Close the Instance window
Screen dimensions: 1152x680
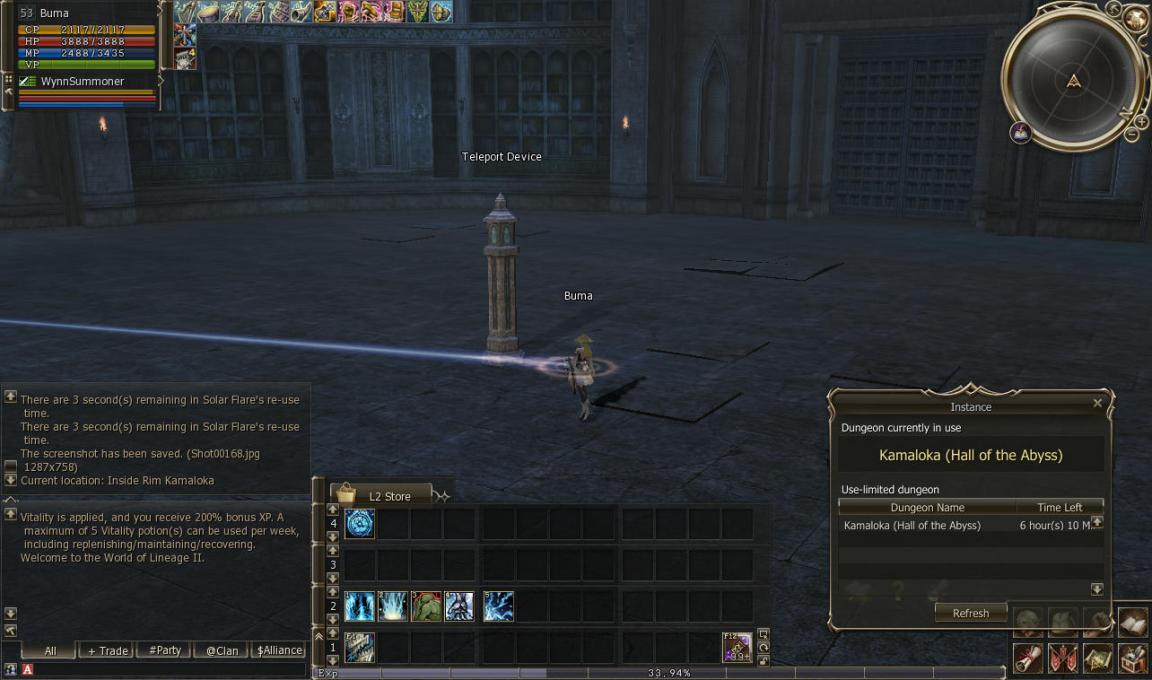coord(1097,403)
